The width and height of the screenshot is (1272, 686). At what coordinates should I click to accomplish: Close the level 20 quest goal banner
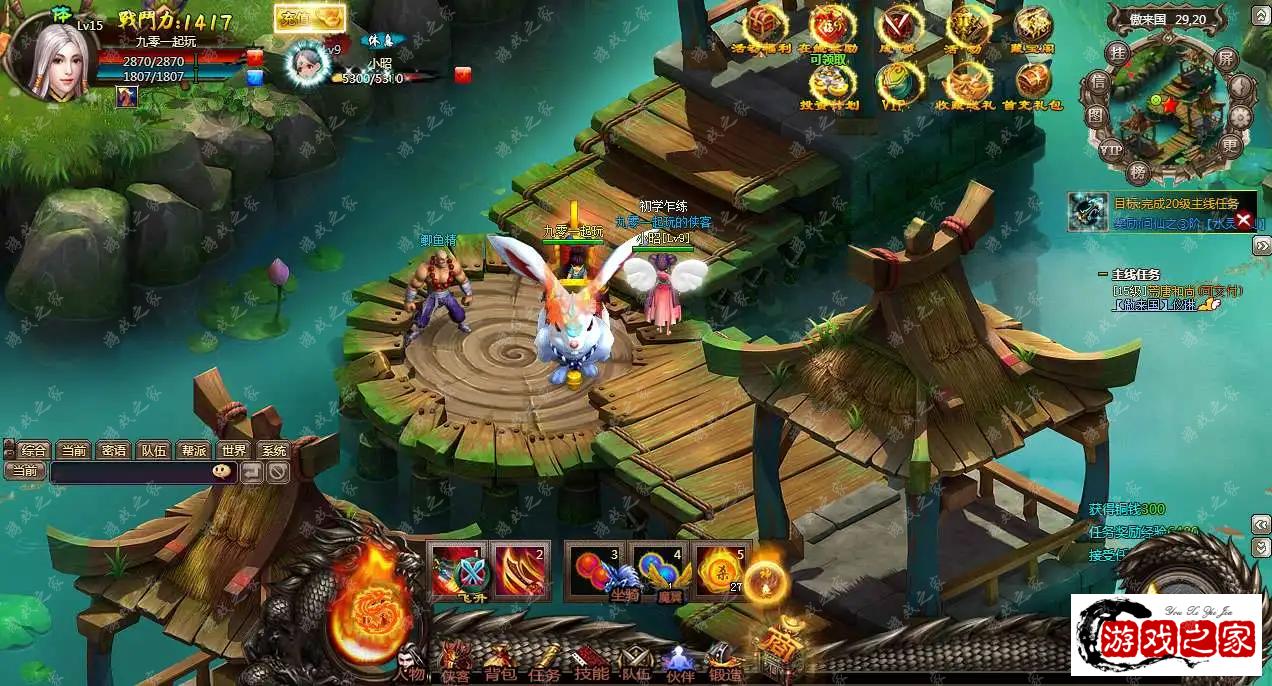1244,220
